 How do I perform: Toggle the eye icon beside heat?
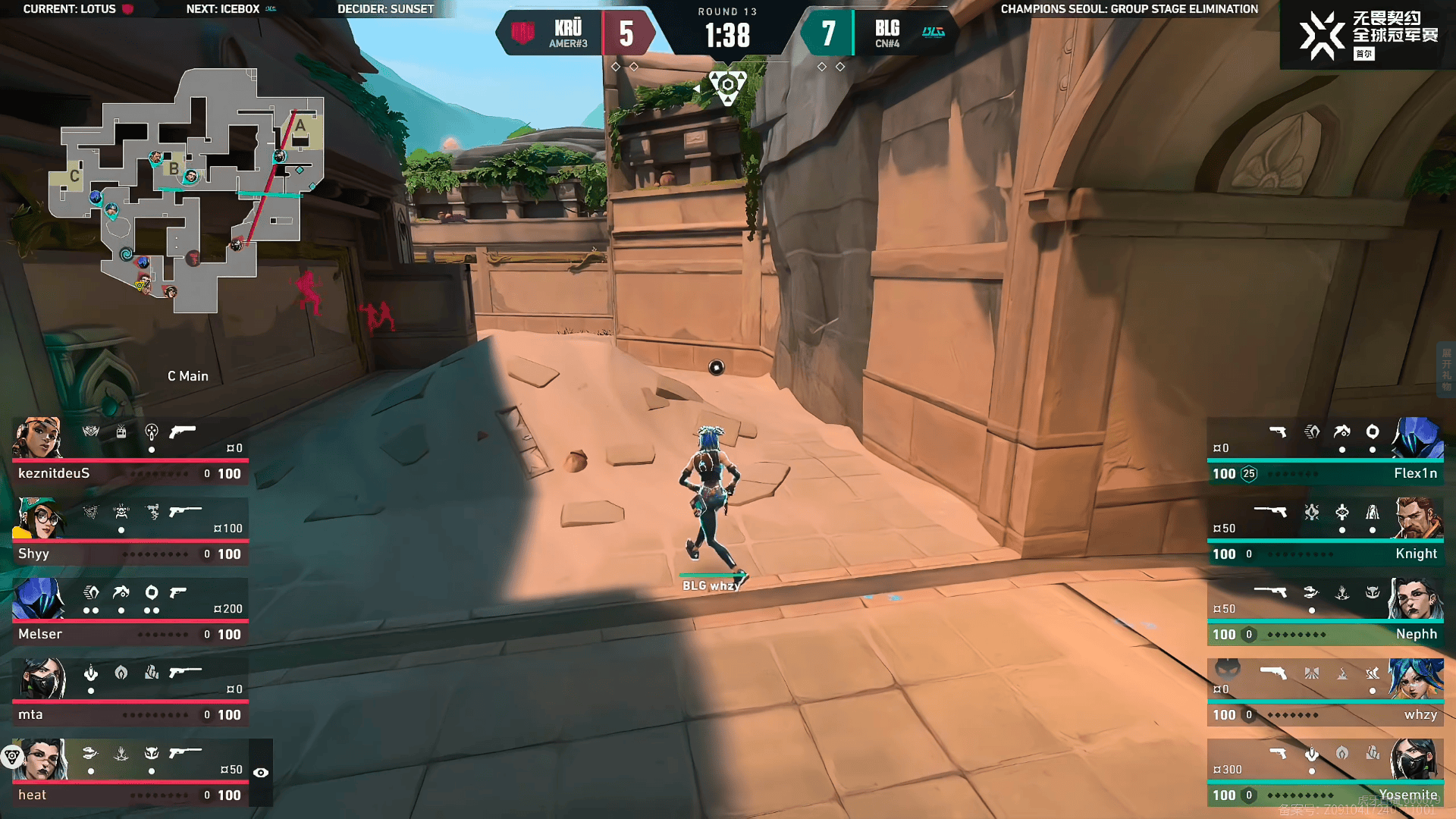261,773
